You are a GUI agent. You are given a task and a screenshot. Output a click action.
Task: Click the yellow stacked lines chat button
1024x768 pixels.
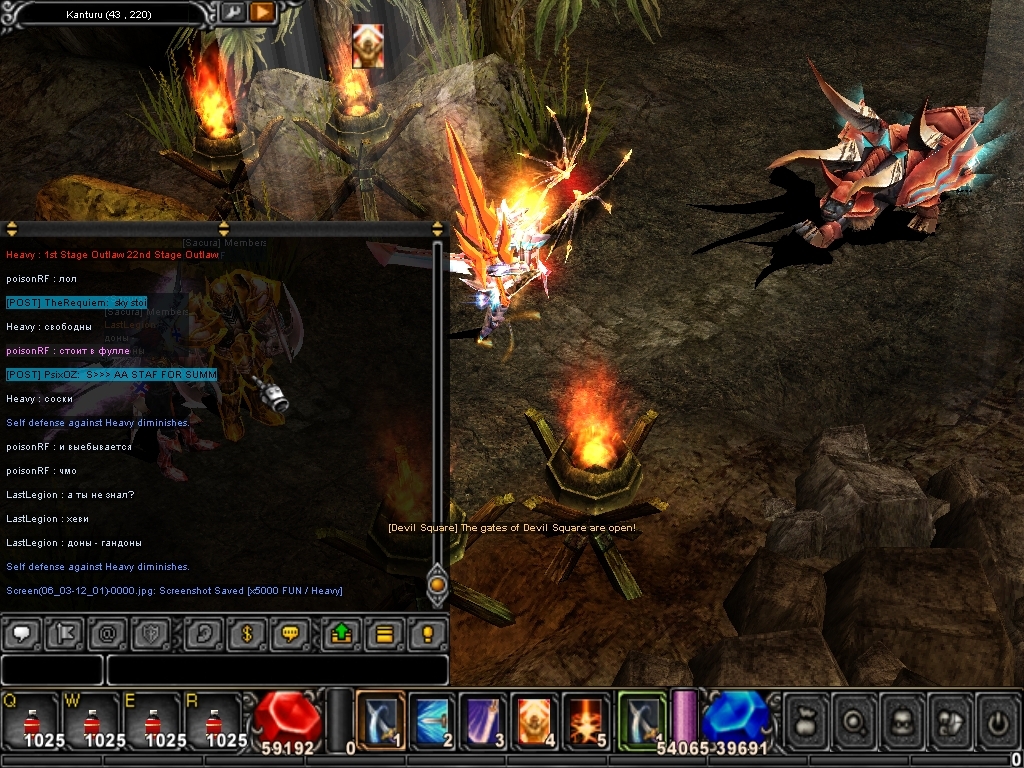[x=385, y=634]
